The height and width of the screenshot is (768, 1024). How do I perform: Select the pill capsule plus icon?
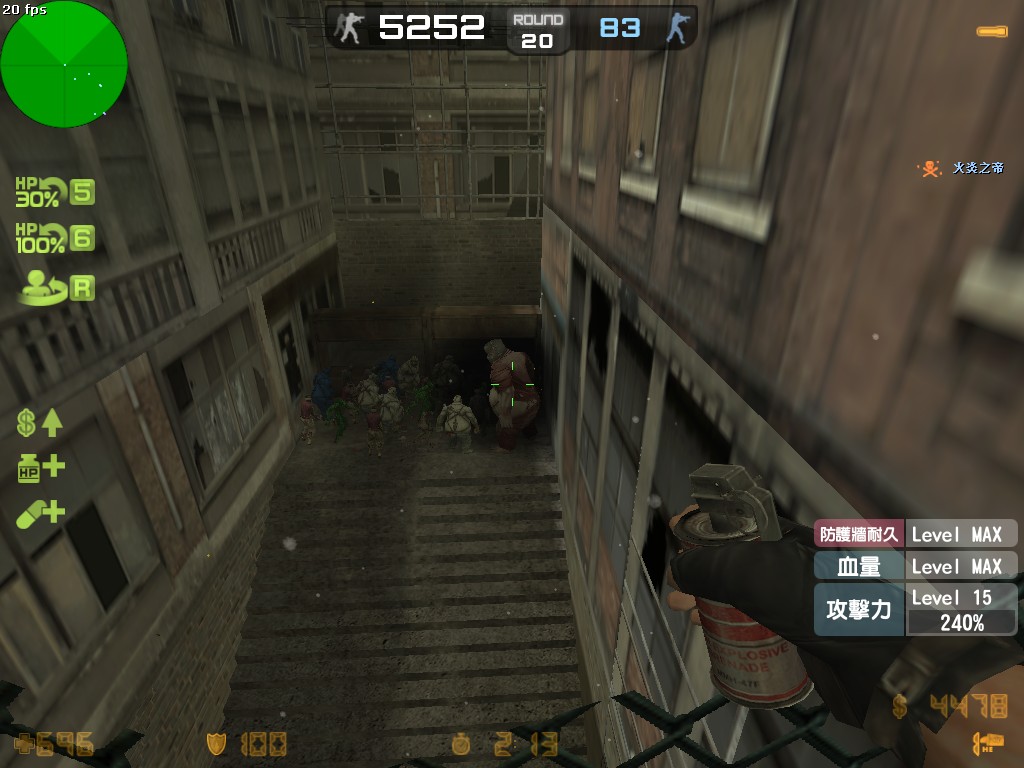tap(40, 514)
